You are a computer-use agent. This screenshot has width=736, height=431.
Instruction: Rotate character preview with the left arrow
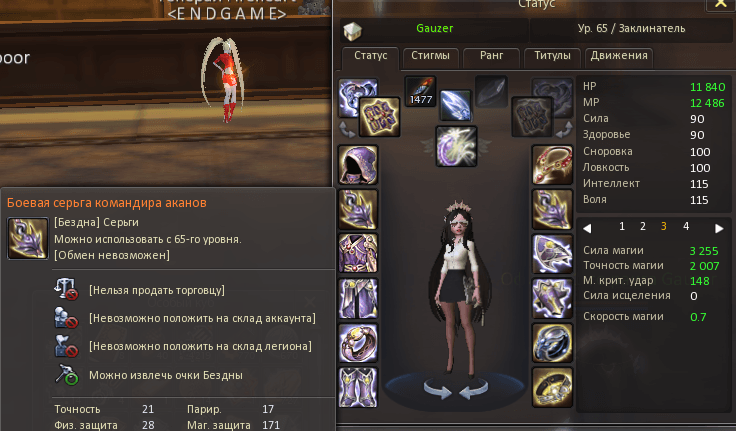click(435, 389)
